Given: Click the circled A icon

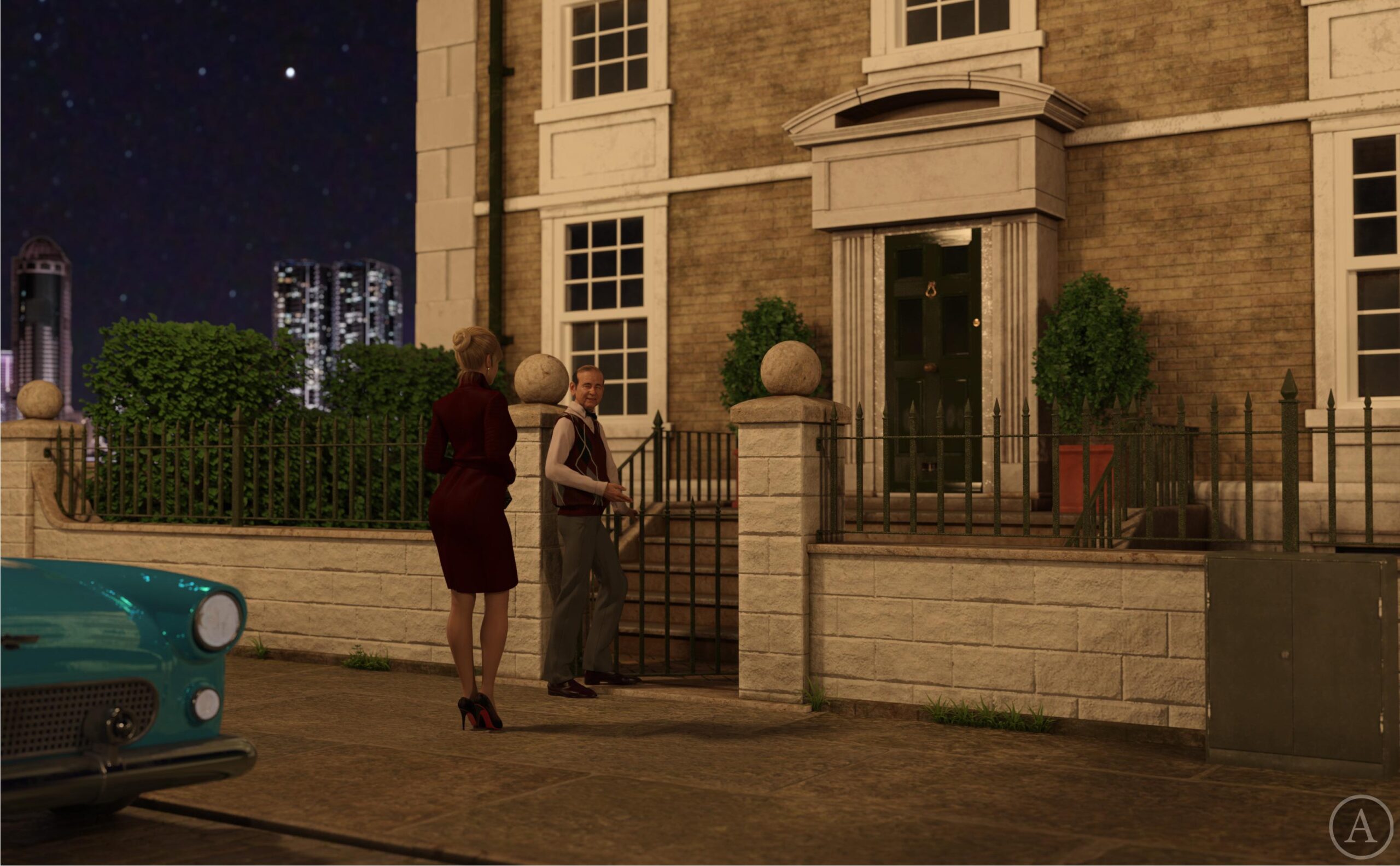Looking at the screenshot, I should [x=1361, y=827].
